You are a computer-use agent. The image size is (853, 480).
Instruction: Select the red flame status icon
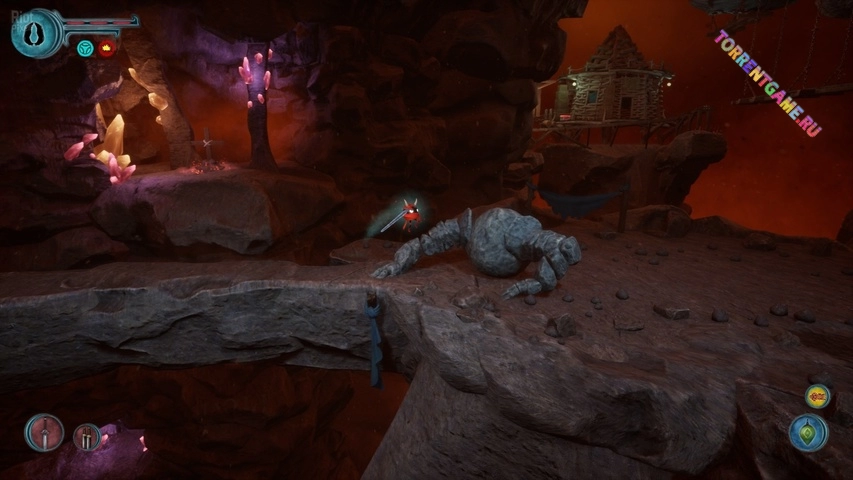coord(105,48)
